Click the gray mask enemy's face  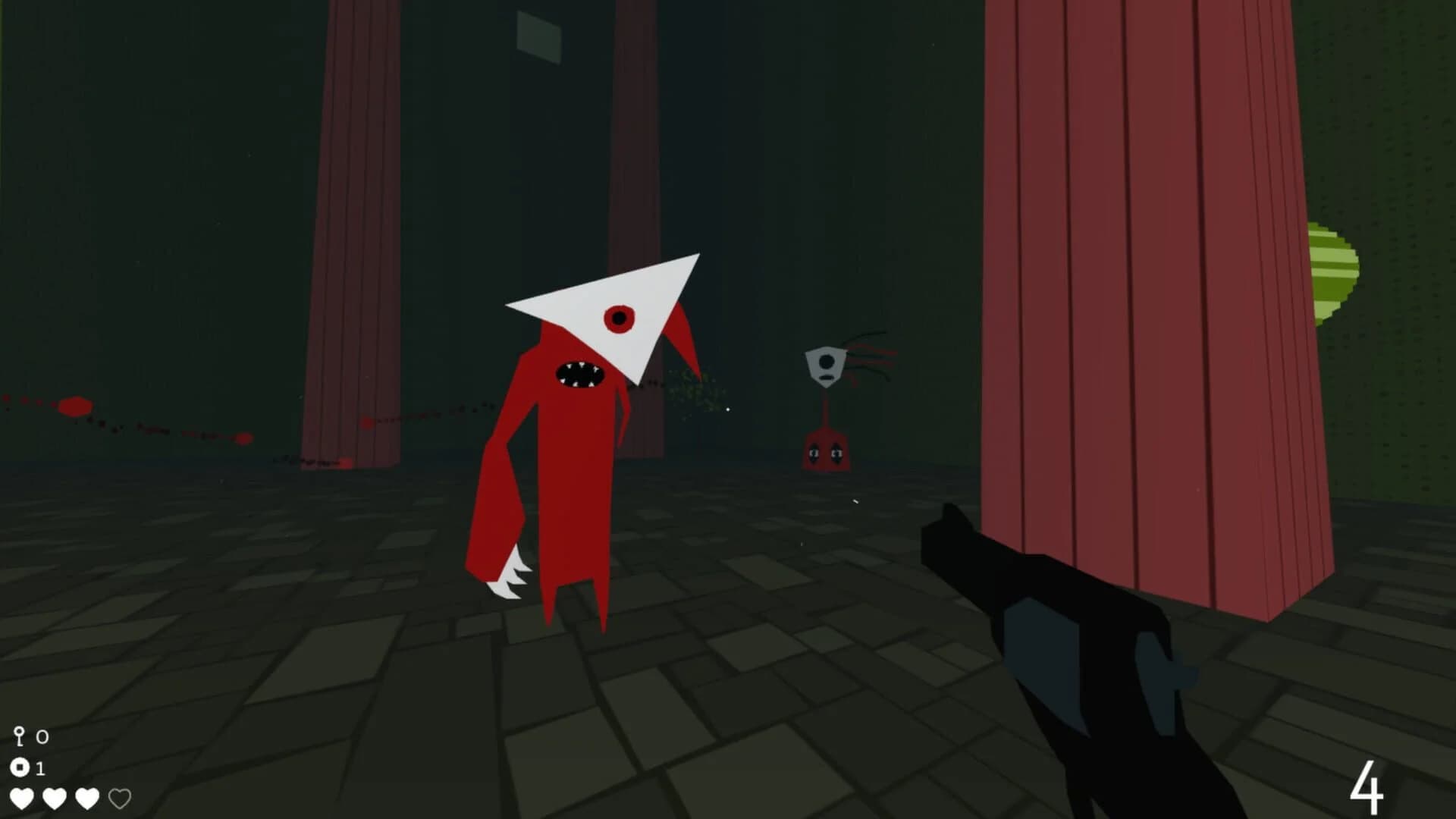pos(824,366)
